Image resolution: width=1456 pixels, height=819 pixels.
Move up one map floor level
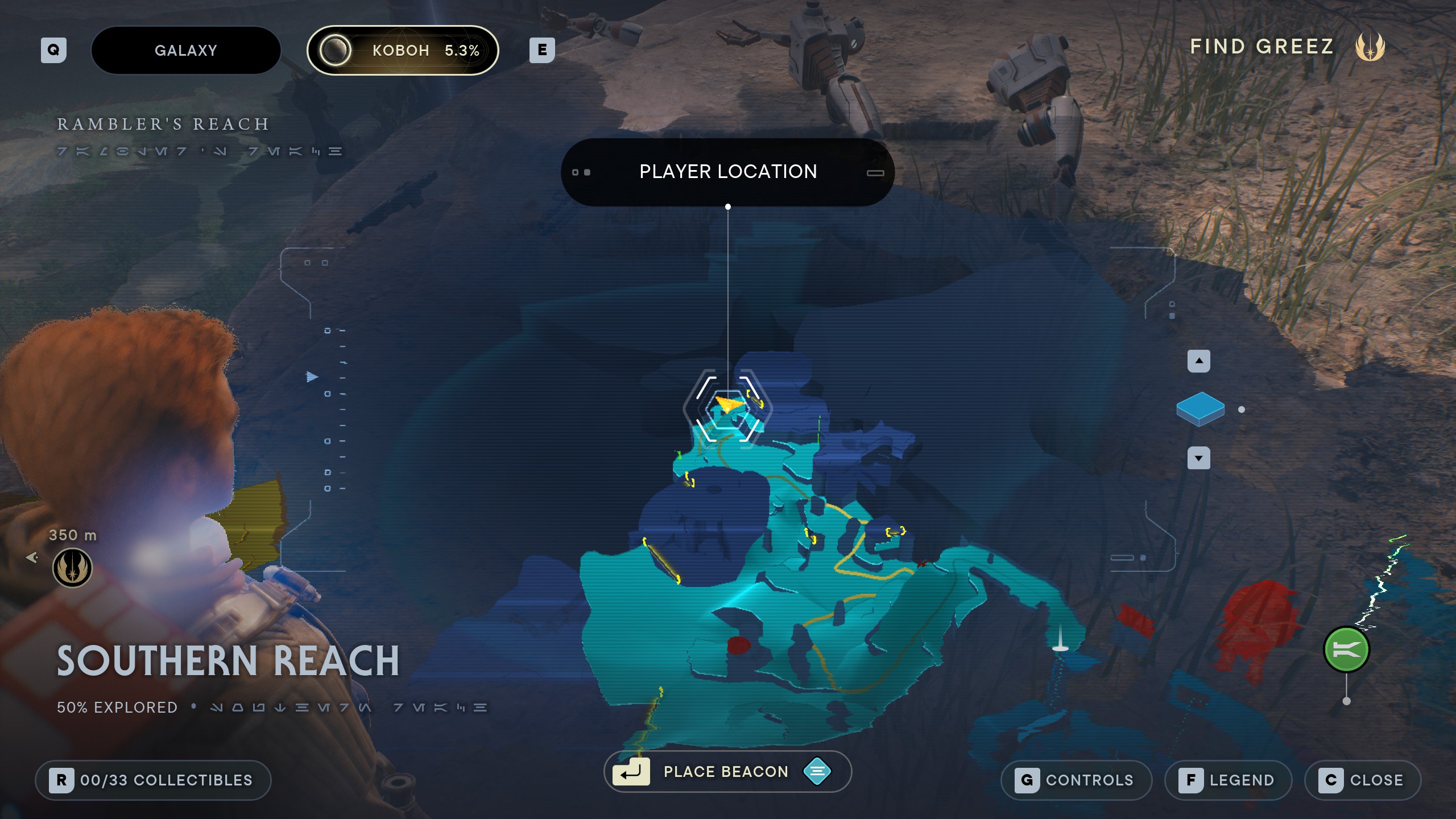point(1198,361)
